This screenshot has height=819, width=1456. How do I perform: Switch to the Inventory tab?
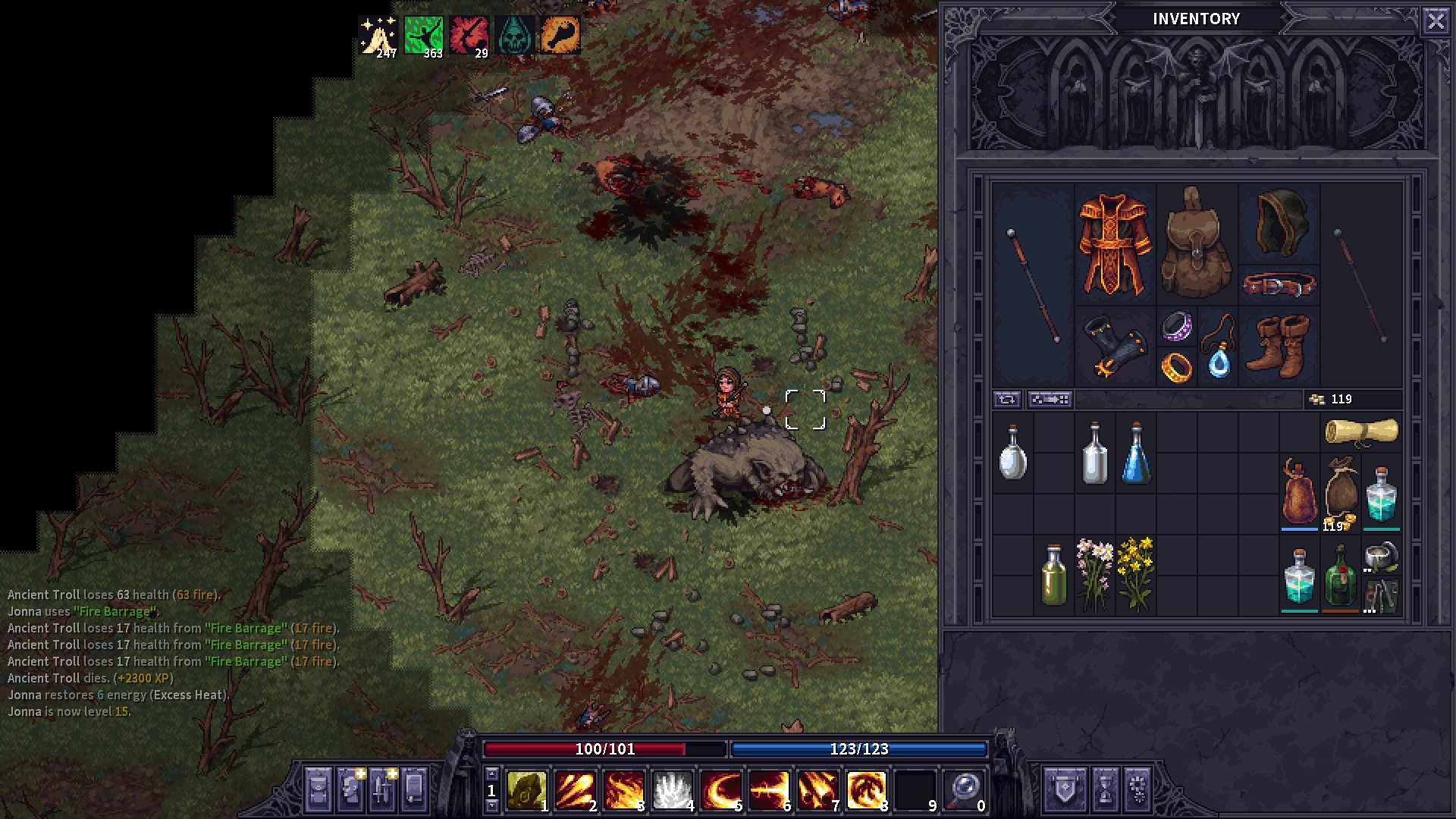(x=1198, y=19)
